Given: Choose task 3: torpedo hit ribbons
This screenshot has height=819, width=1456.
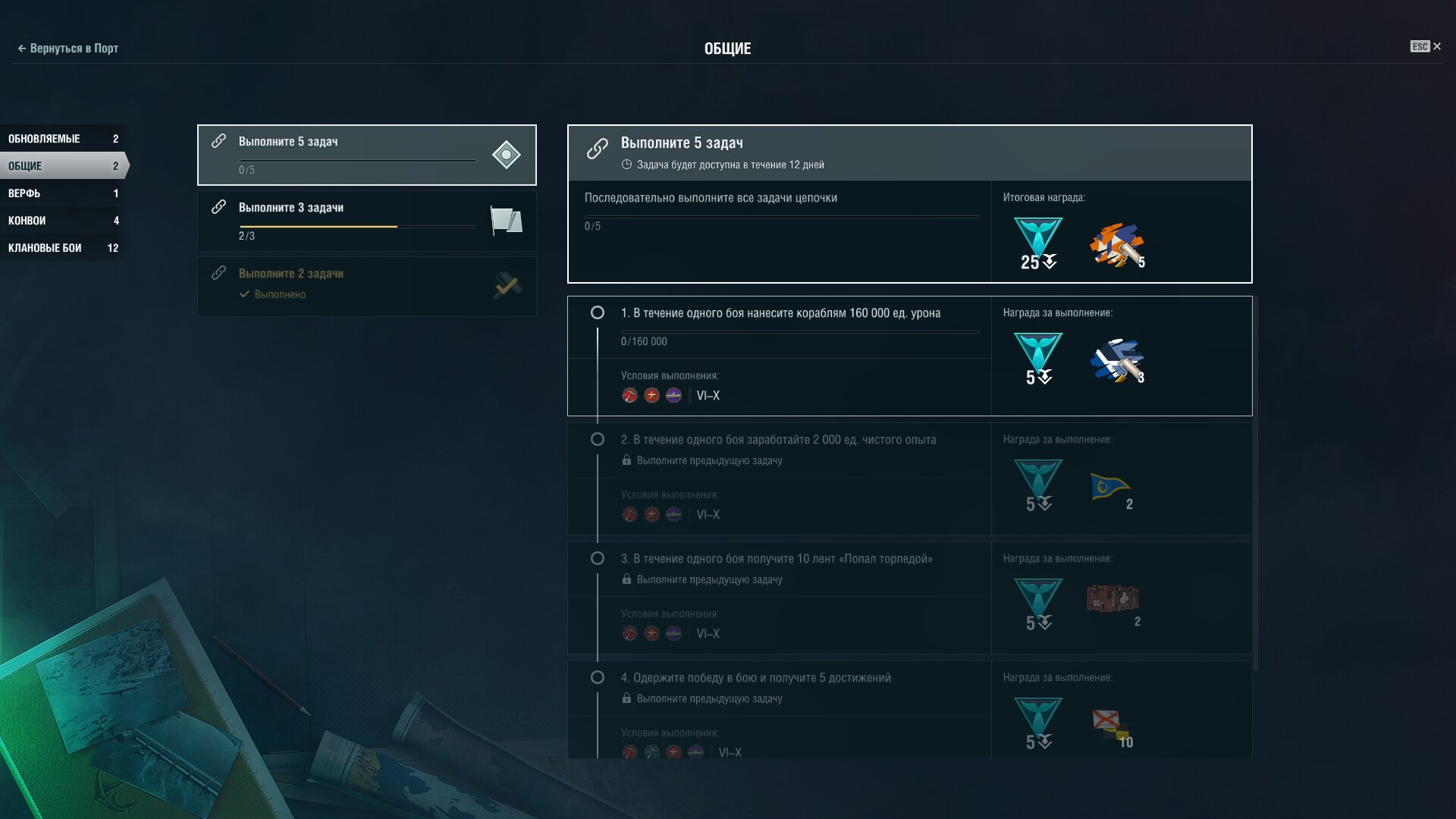Looking at the screenshot, I should (x=777, y=559).
